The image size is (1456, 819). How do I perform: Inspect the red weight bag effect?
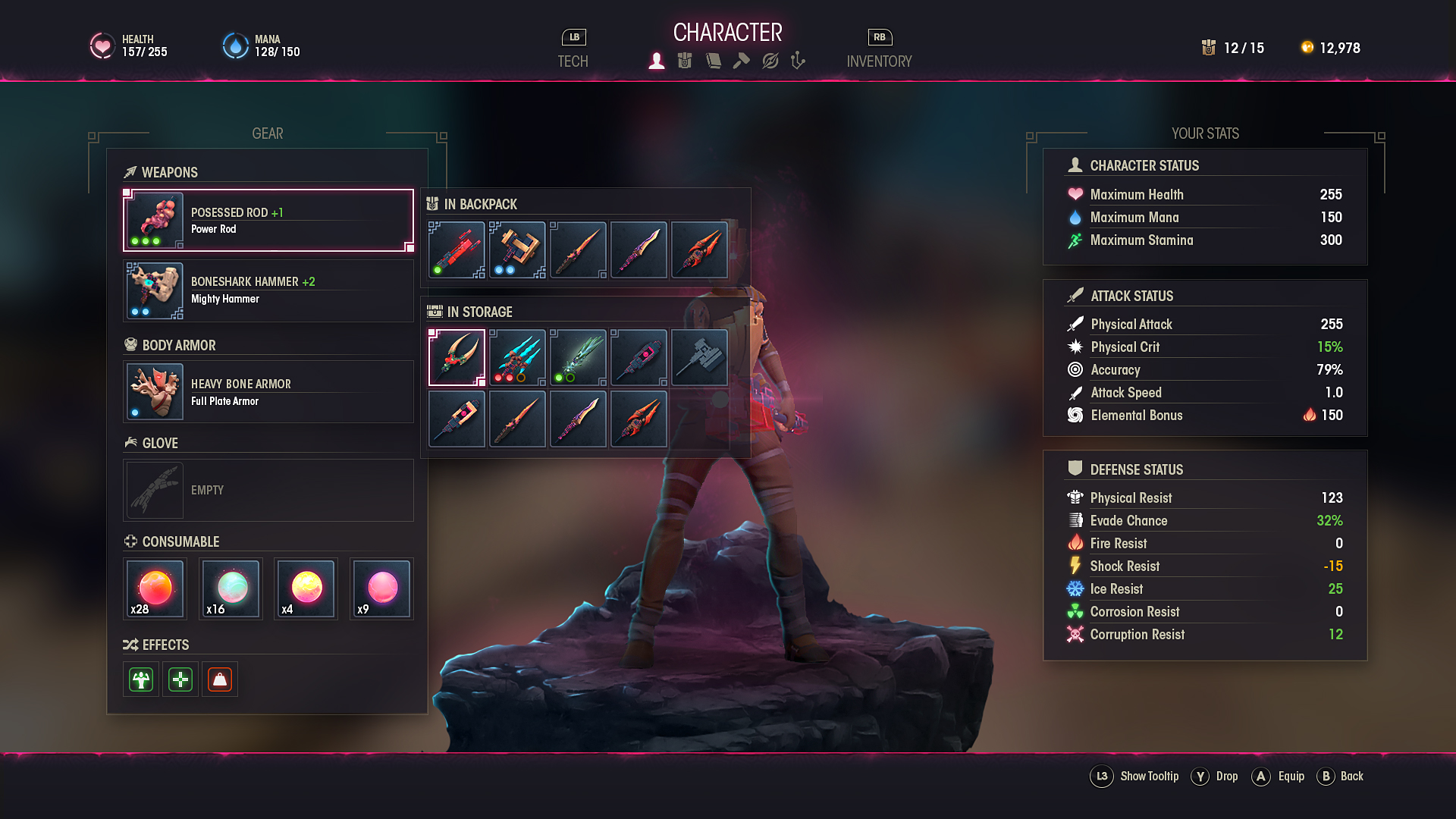click(x=220, y=679)
